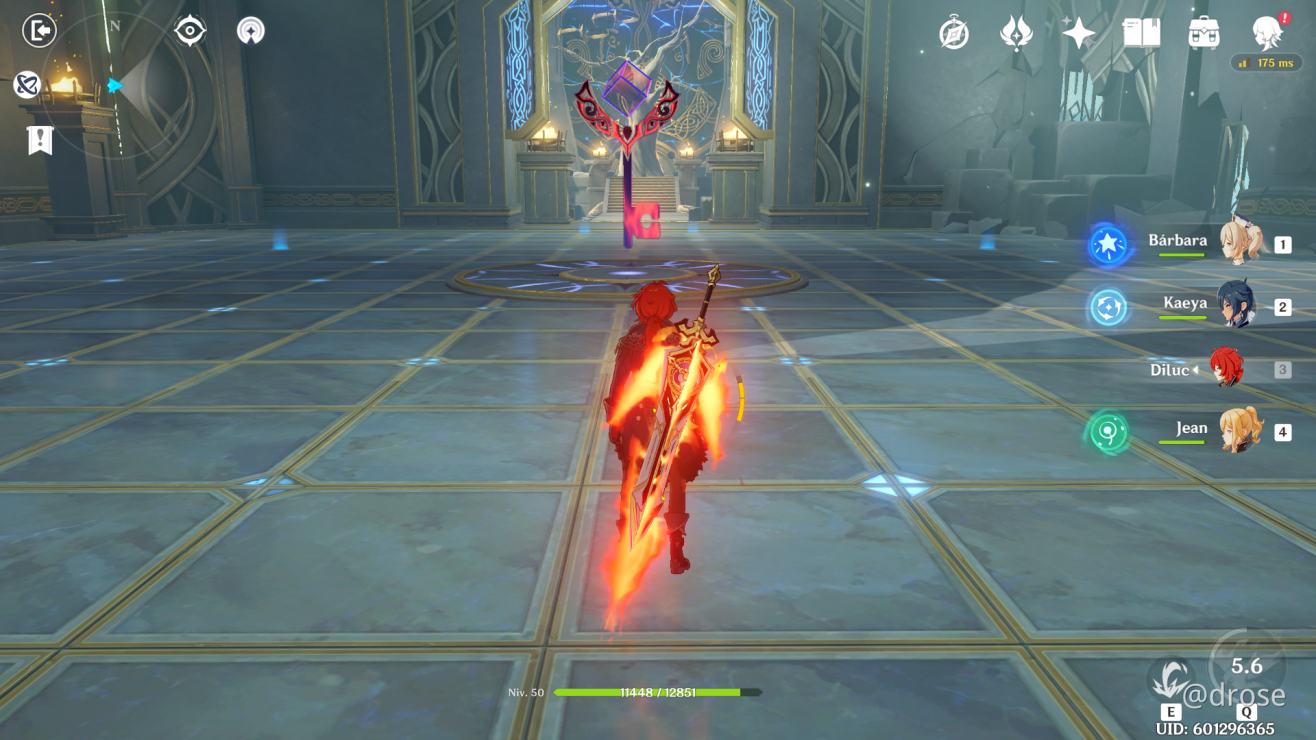Open the exclamation bookmark icon under the minimap
Screen dimensions: 1316x740
point(39,141)
